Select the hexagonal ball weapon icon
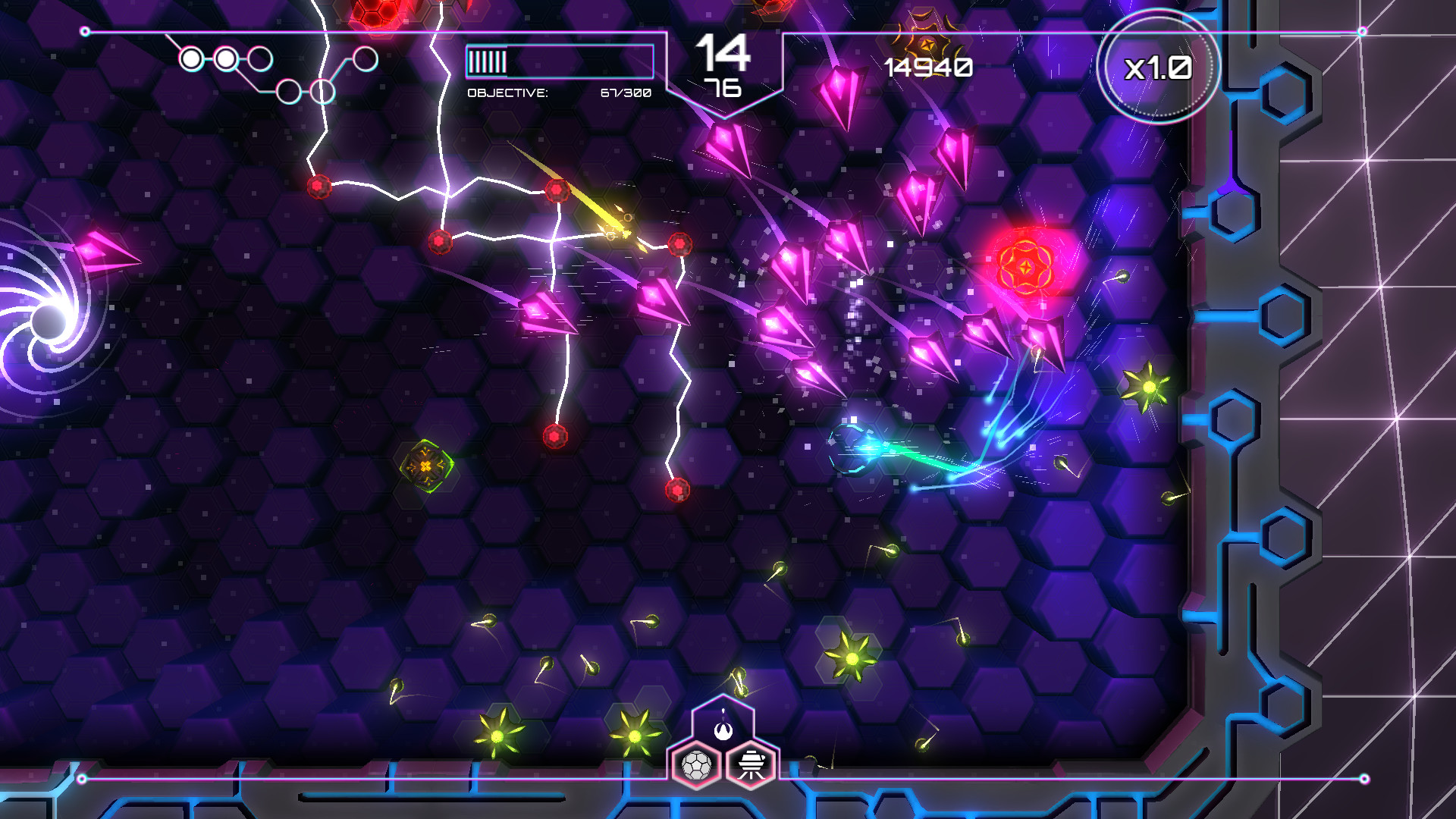The height and width of the screenshot is (819, 1456). click(x=698, y=766)
